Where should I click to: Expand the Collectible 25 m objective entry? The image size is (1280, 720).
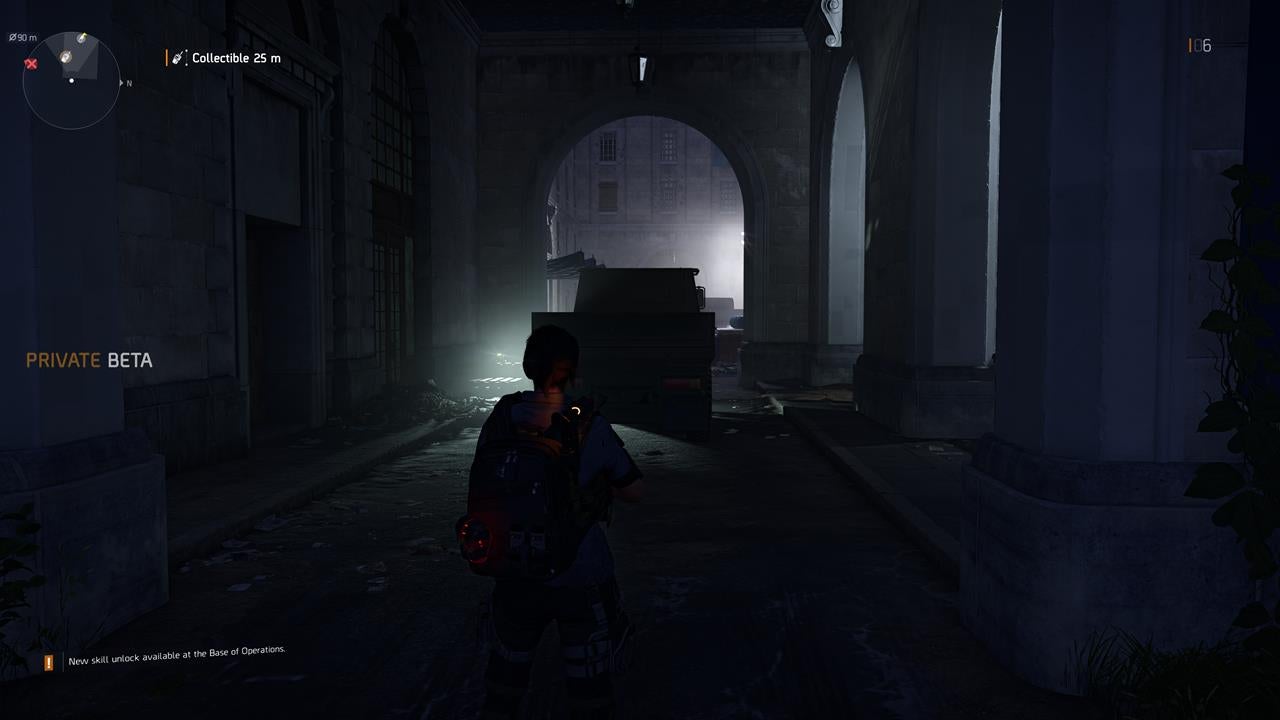point(237,57)
